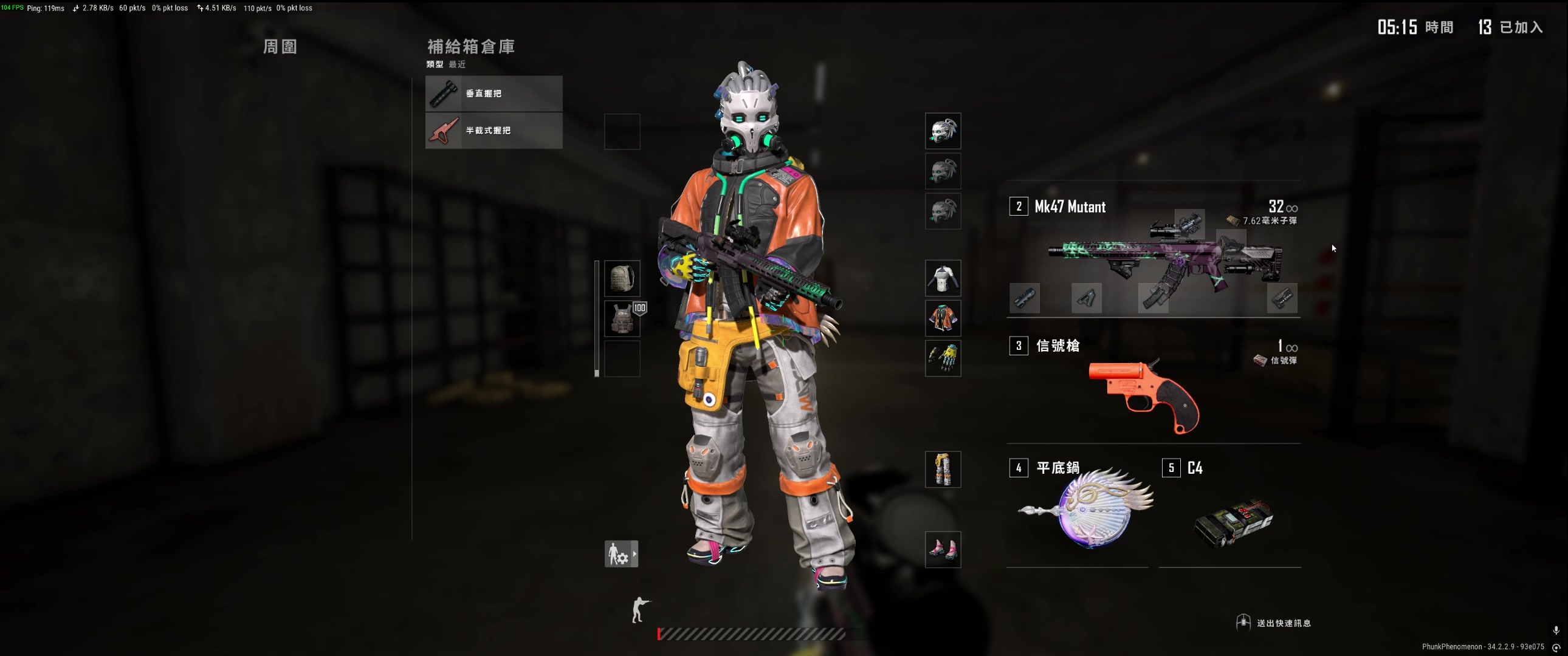Select the 垂直握把 vertical grip item

click(493, 94)
